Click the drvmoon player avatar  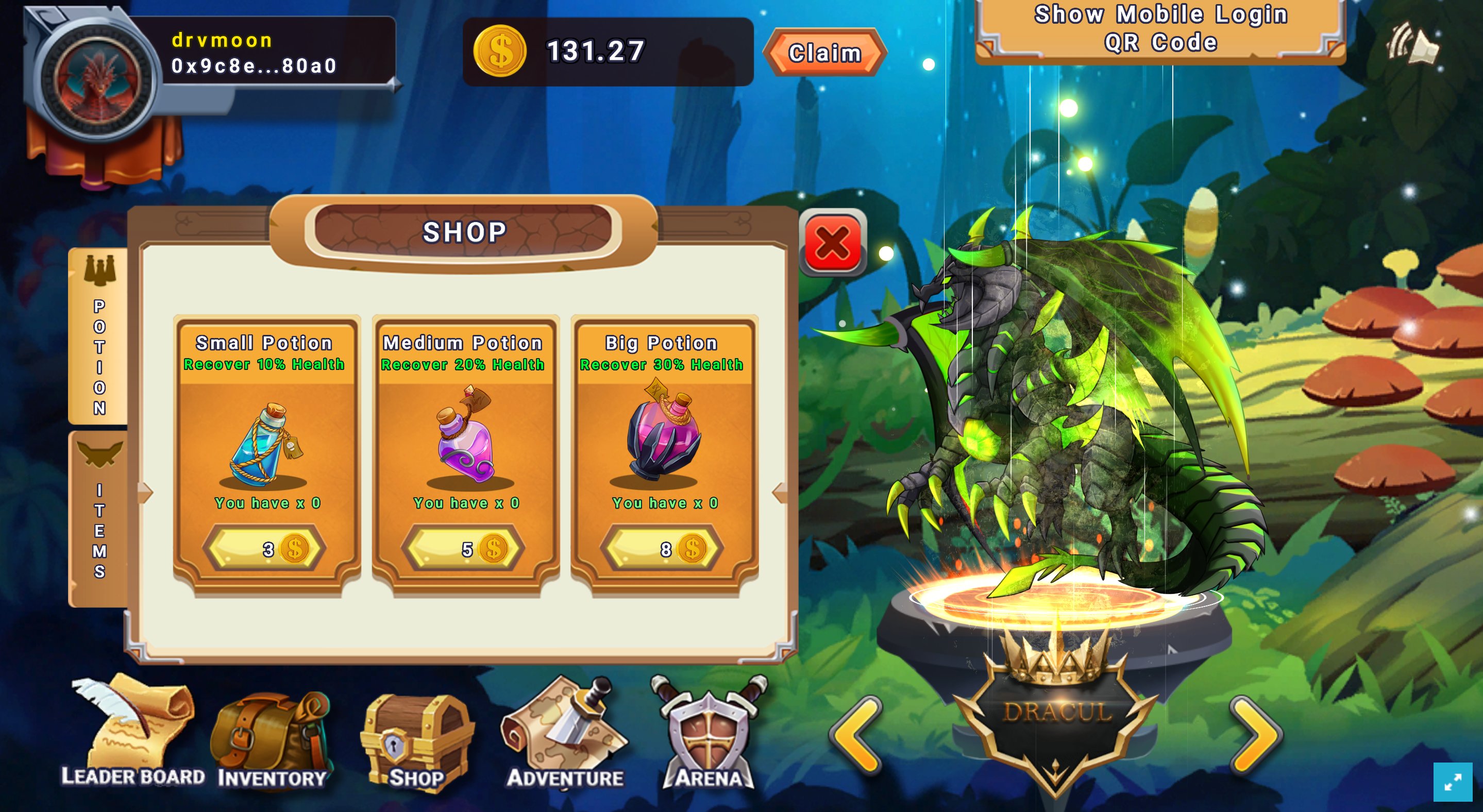click(x=97, y=79)
